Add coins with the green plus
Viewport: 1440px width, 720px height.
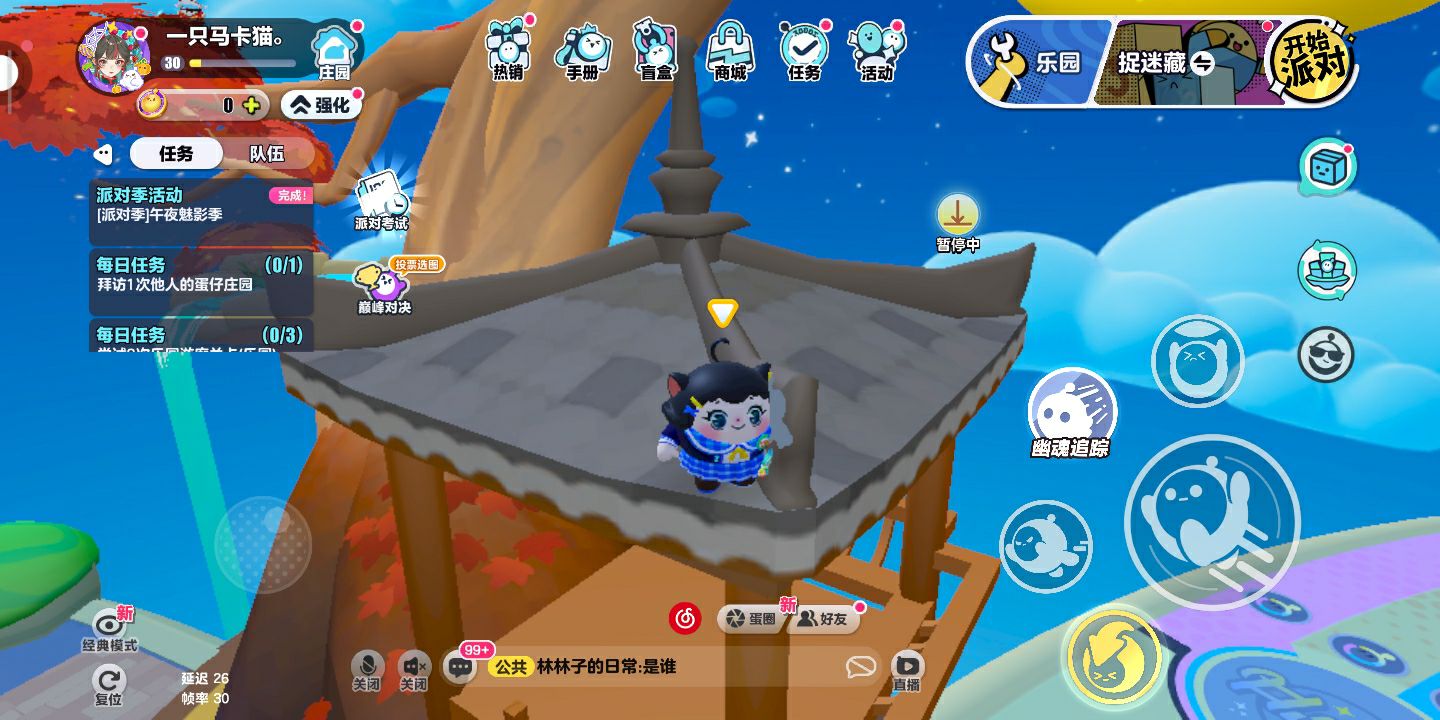point(251,105)
